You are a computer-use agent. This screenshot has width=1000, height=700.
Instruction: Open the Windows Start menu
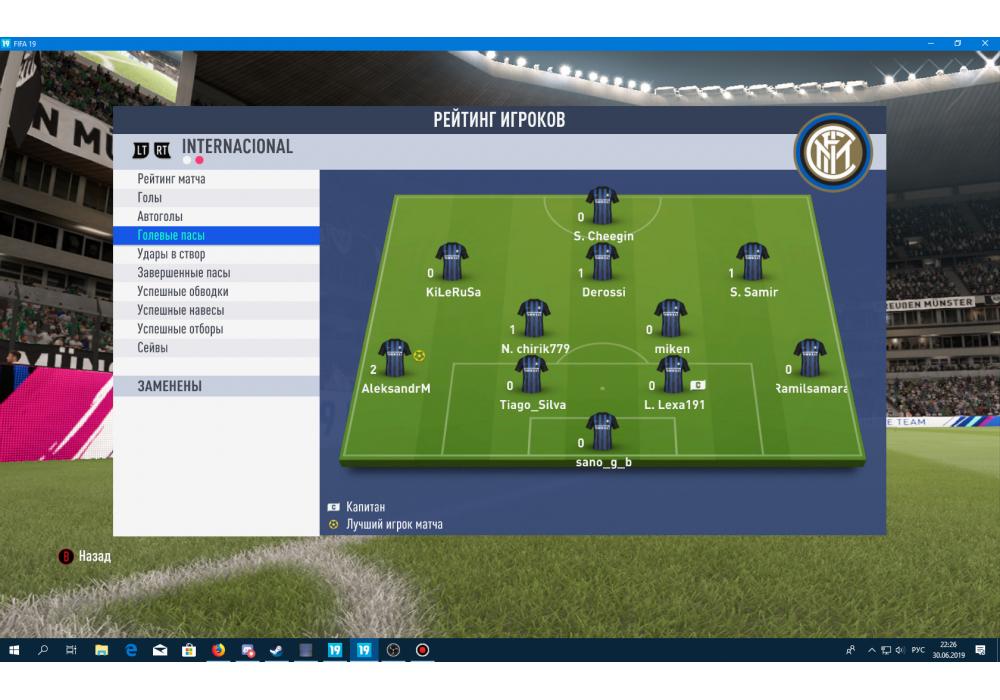click(x=14, y=650)
